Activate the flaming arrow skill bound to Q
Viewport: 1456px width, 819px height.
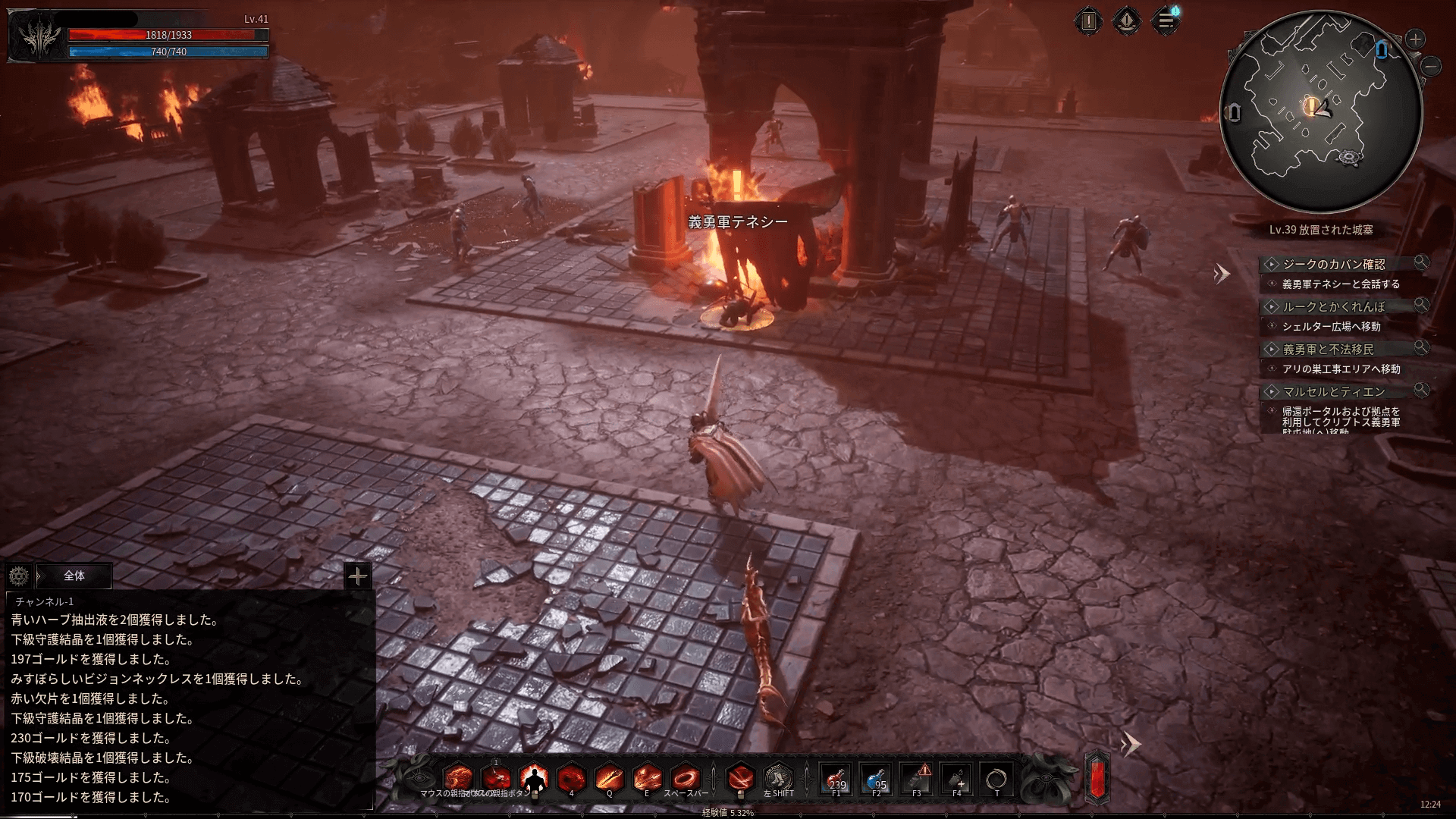pos(609,778)
